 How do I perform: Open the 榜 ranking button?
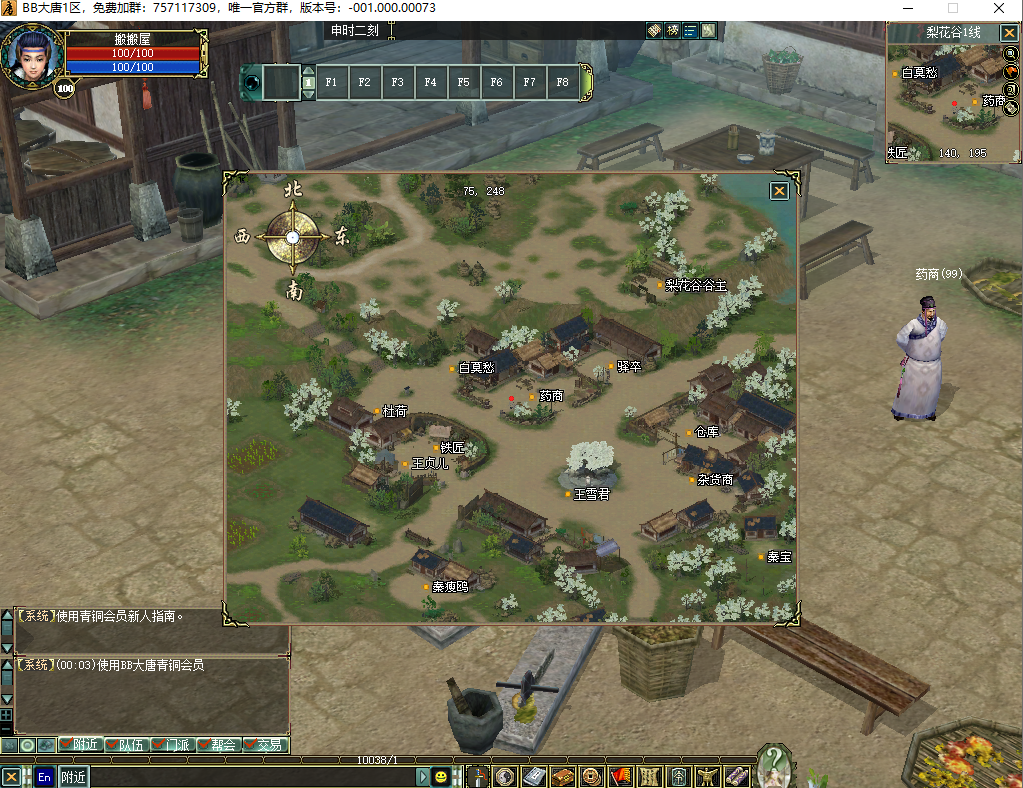click(673, 31)
